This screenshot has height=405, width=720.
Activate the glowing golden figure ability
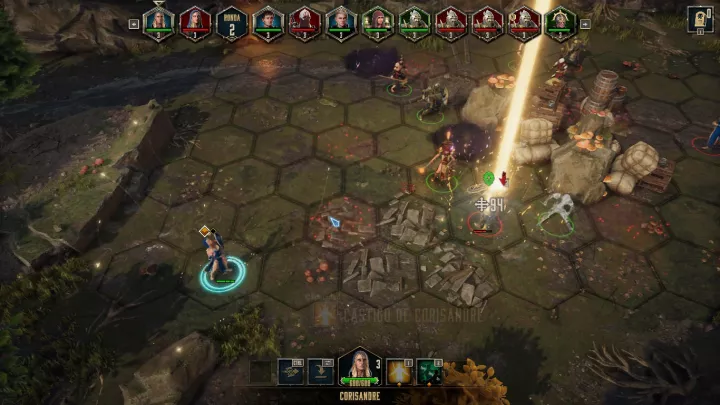[398, 372]
